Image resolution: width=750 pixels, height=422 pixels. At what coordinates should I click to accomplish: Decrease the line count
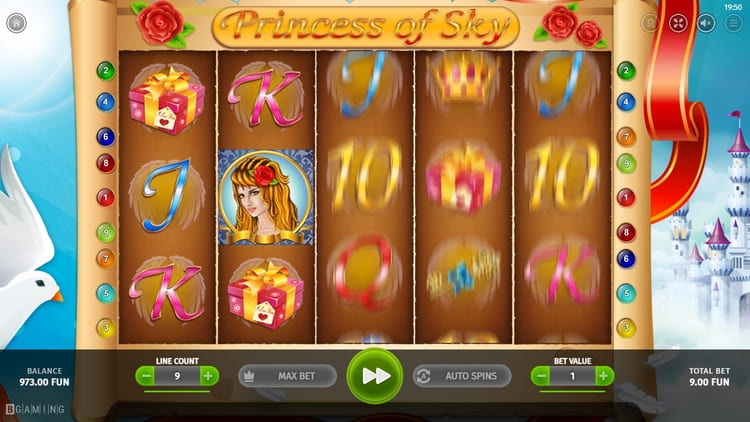click(146, 376)
